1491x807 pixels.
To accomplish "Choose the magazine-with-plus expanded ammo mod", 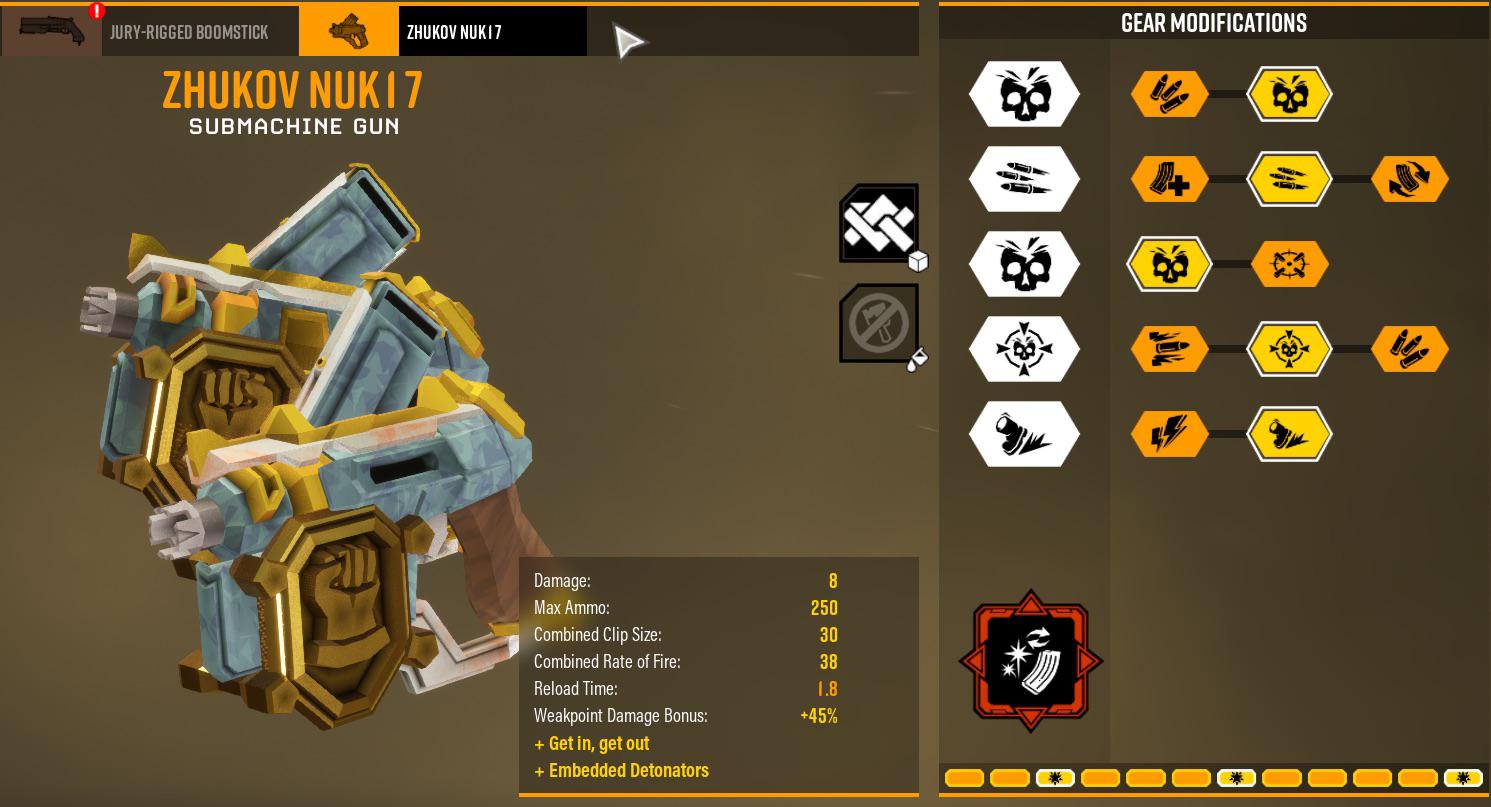I will click(x=1169, y=180).
